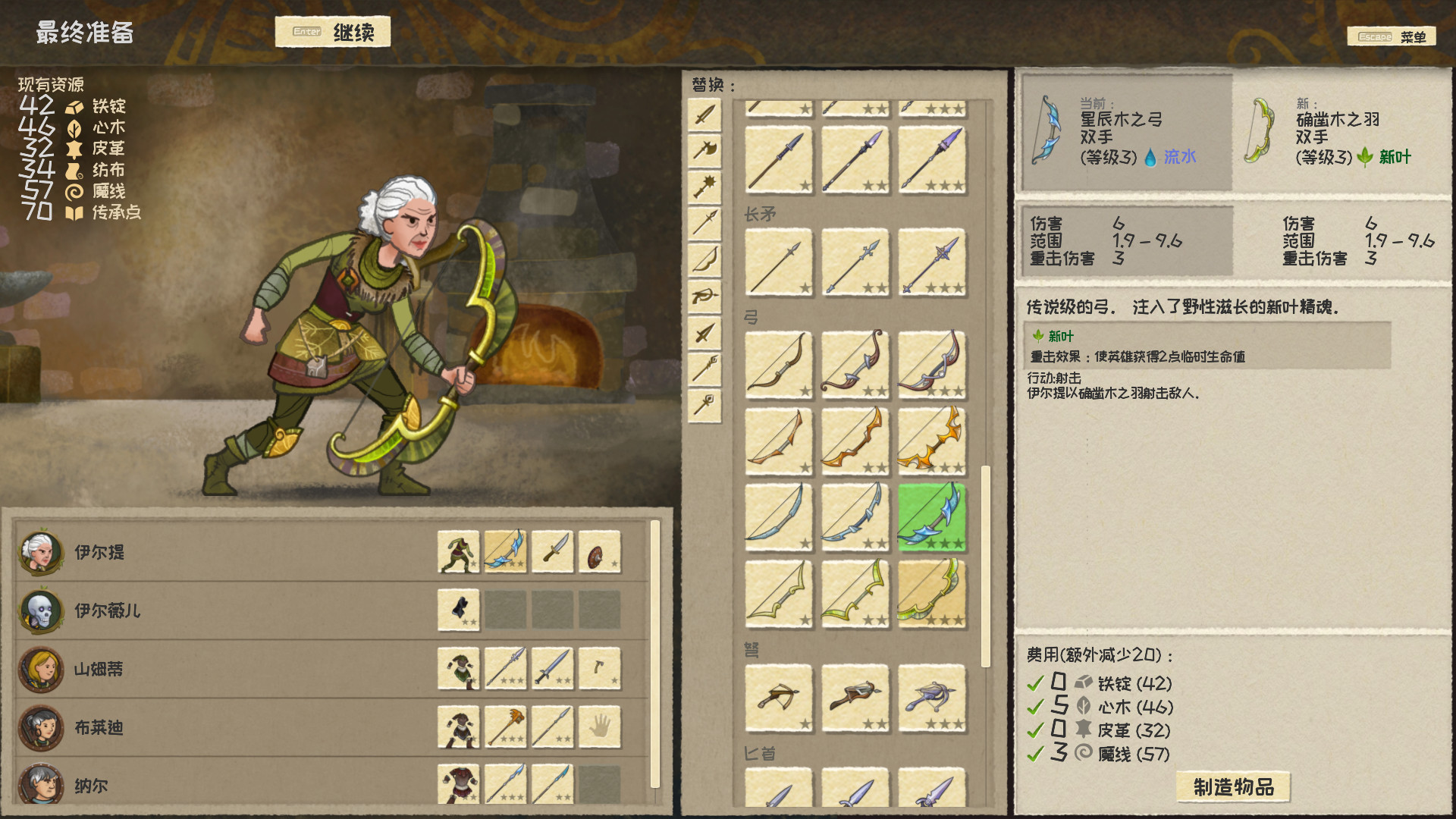Select the staff category filter icon
1456x819 pixels.
pos(704,366)
